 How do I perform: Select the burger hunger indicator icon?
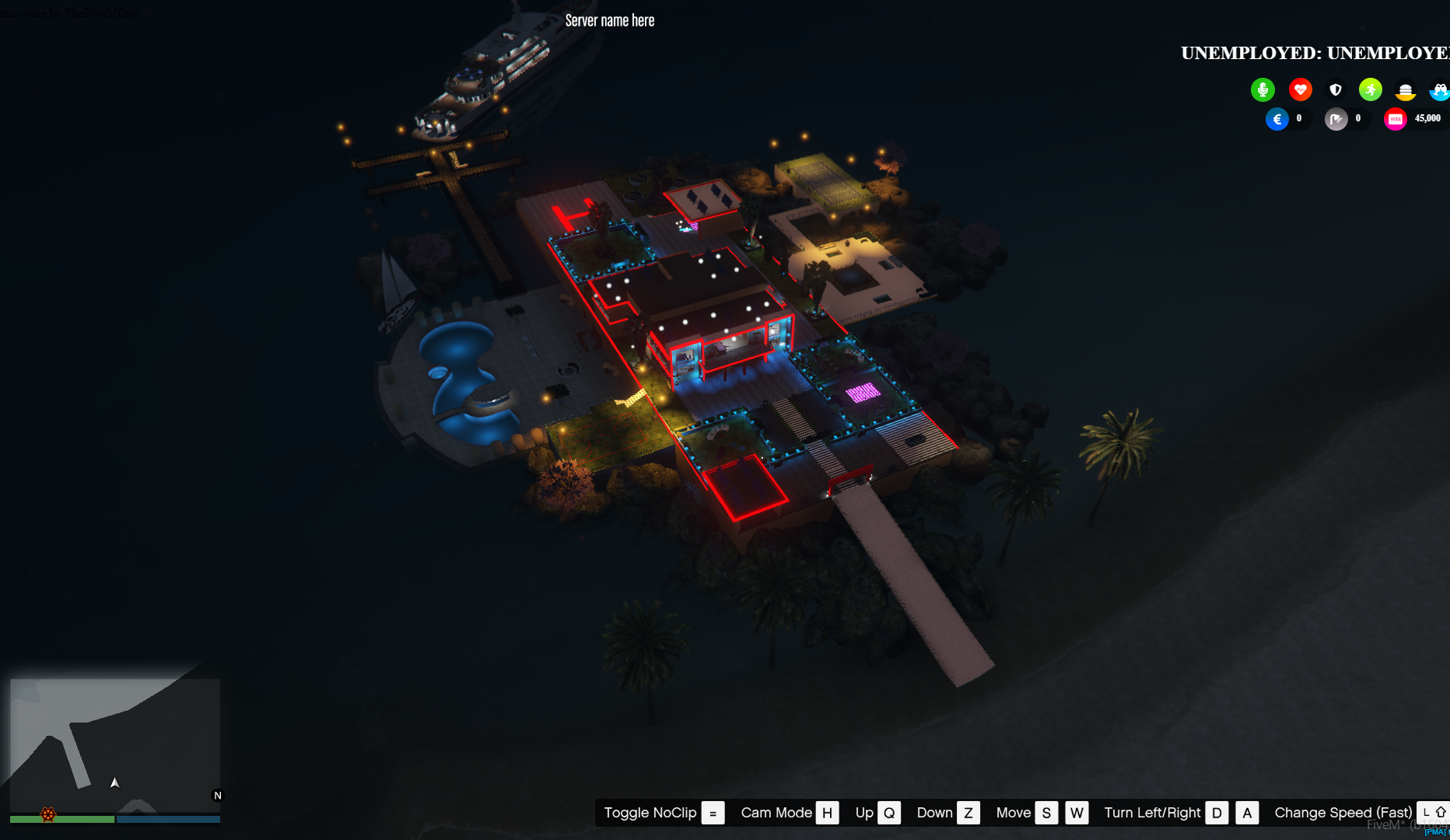1406,89
